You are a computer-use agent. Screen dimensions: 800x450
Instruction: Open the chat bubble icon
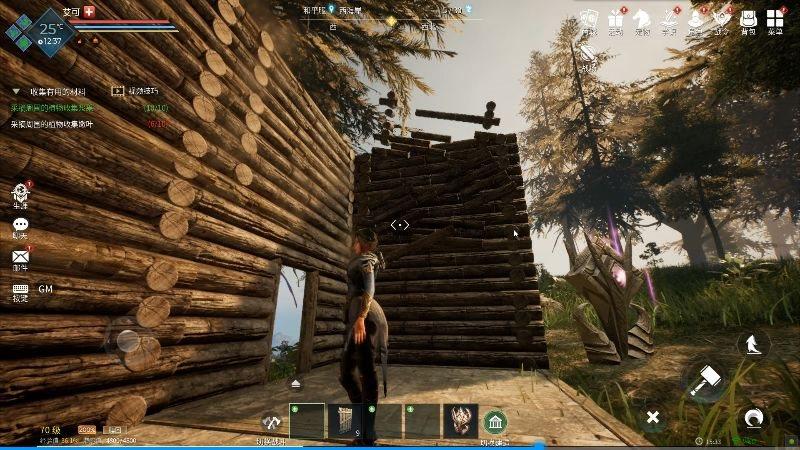20,226
